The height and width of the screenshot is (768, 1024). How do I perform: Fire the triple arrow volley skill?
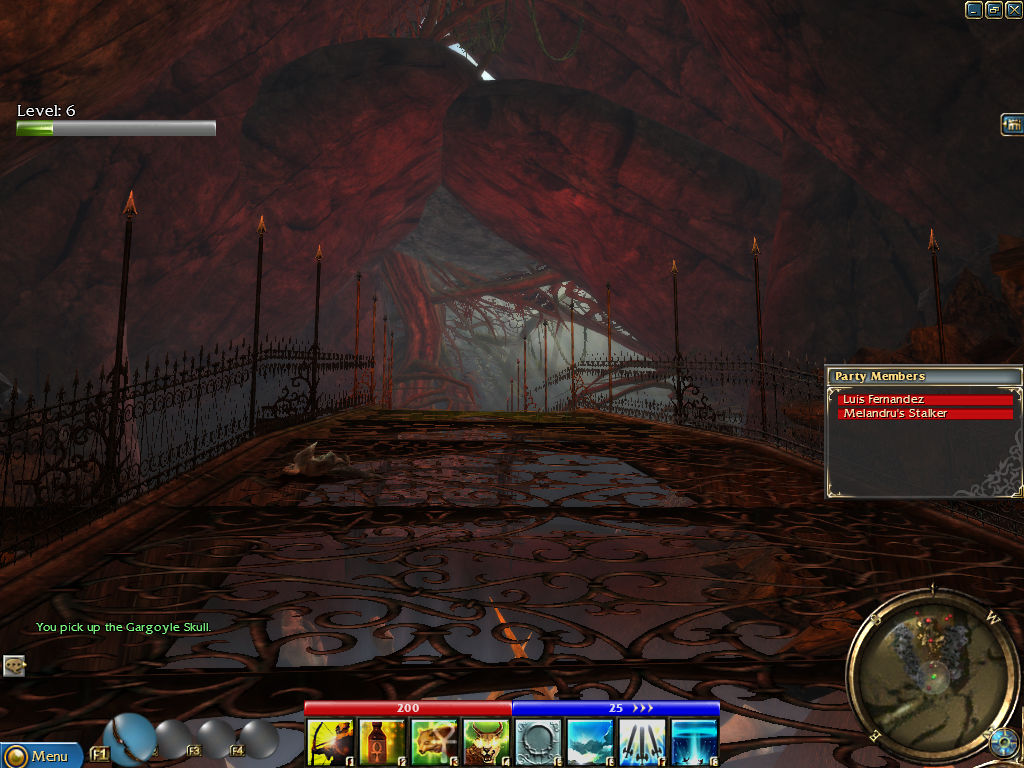pos(642,742)
